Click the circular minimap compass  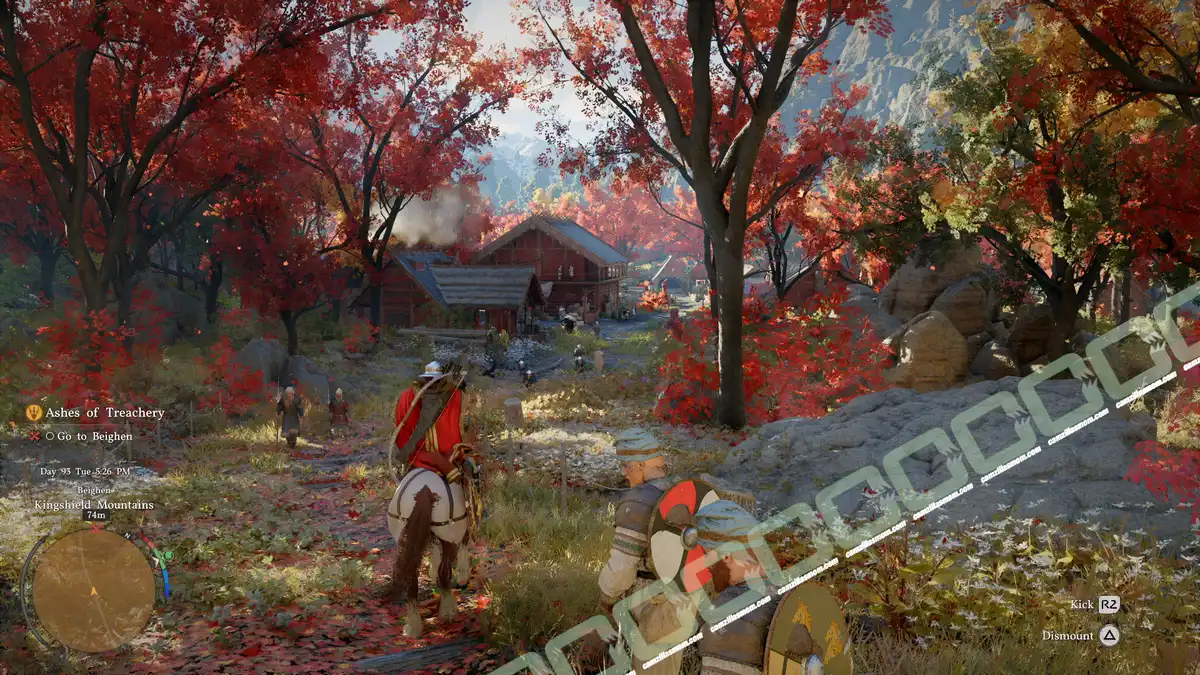click(x=93, y=590)
